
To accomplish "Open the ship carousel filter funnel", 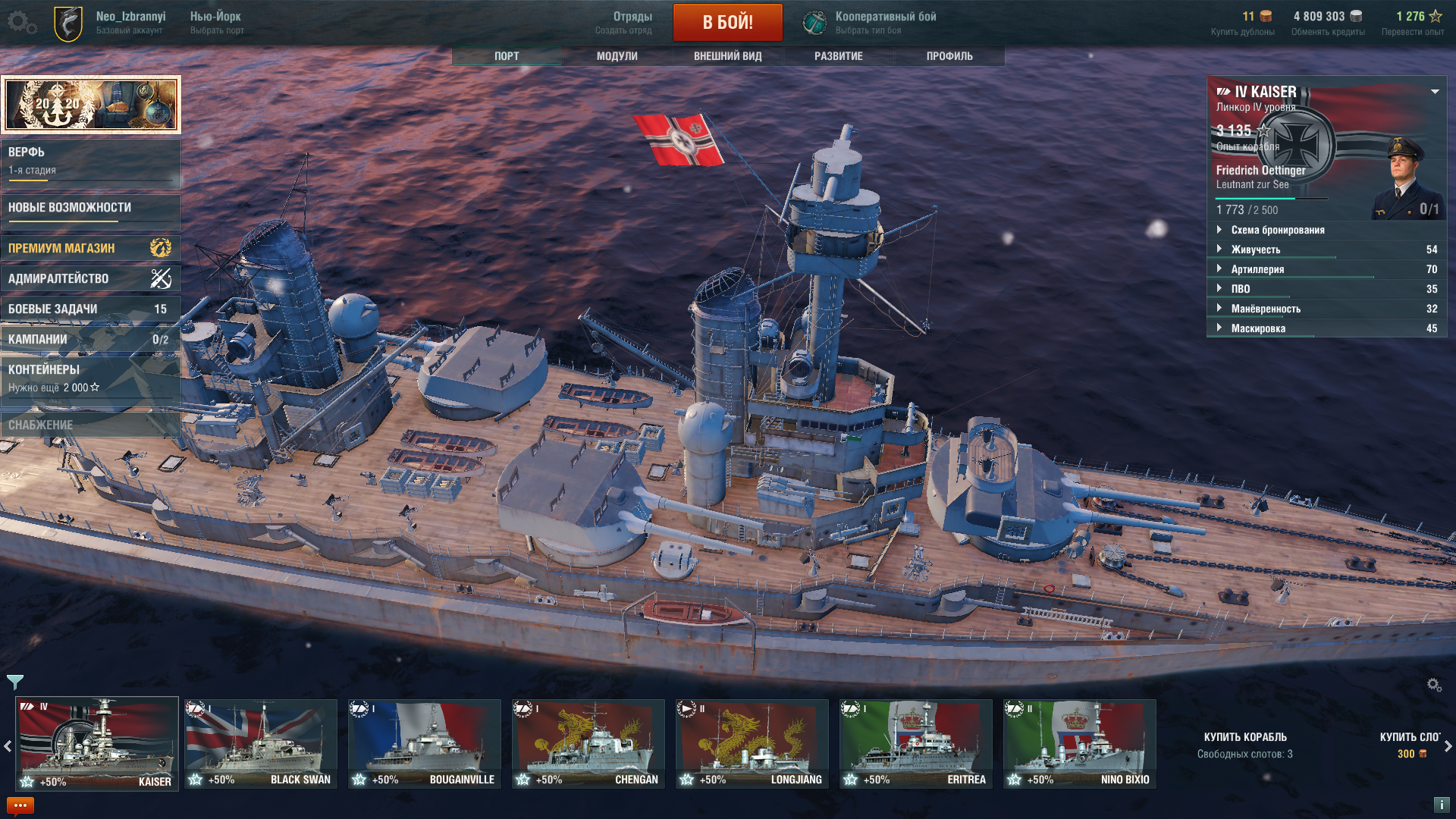I will [15, 682].
